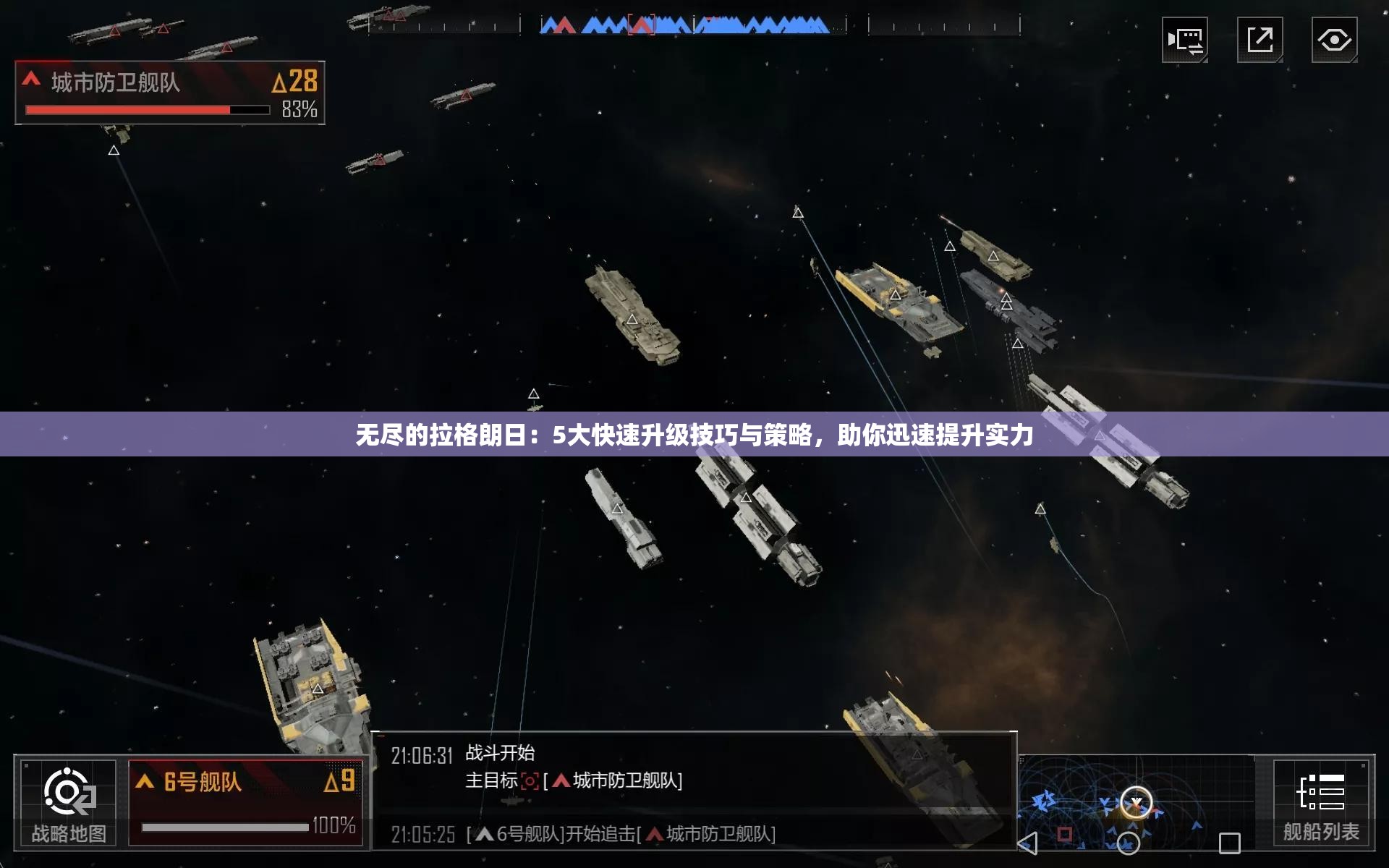The image size is (1389, 868).
Task: Click the observation eye icon at top right
Action: click(1335, 40)
